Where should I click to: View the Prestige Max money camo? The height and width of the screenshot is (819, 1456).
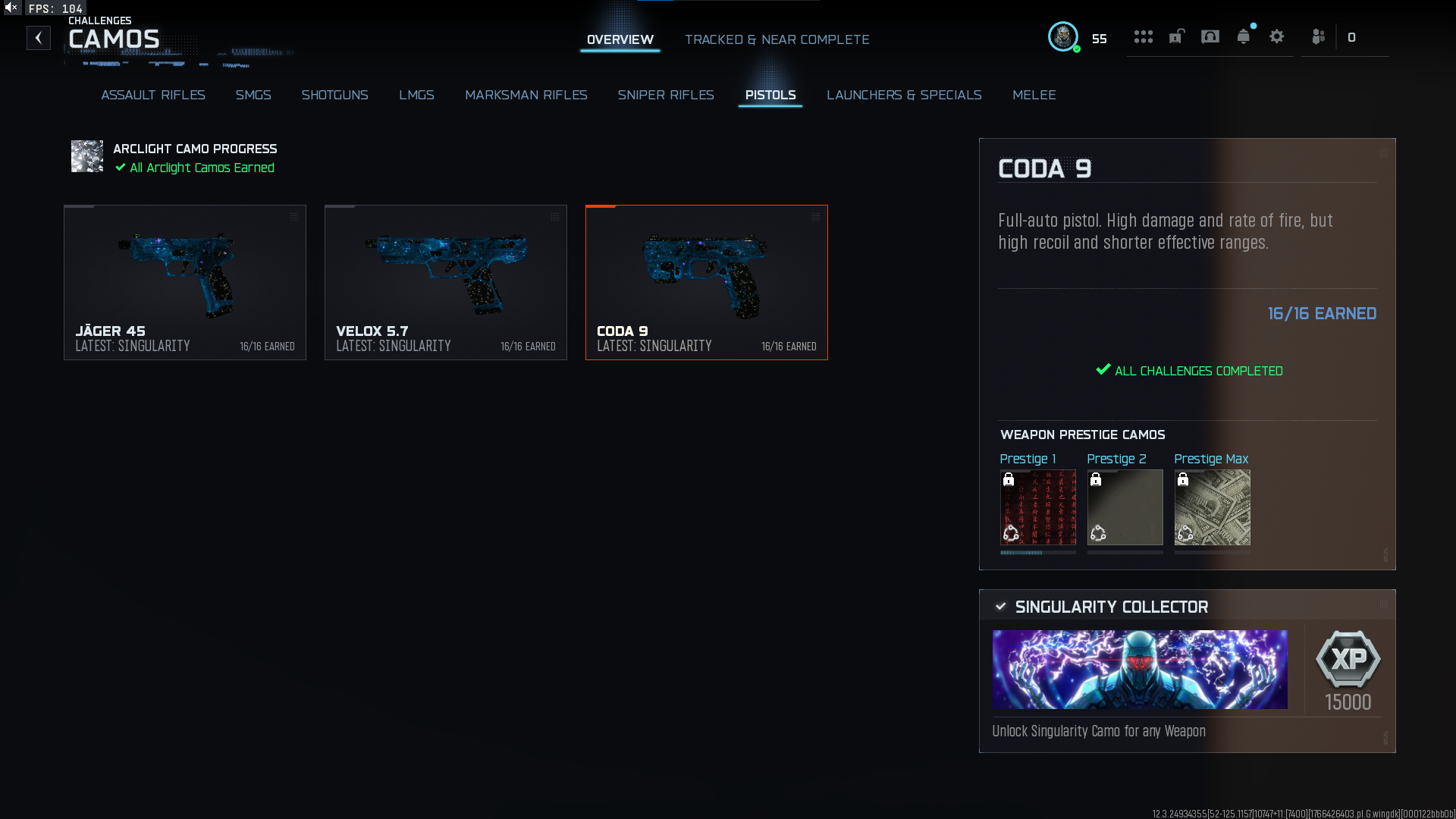1212,507
